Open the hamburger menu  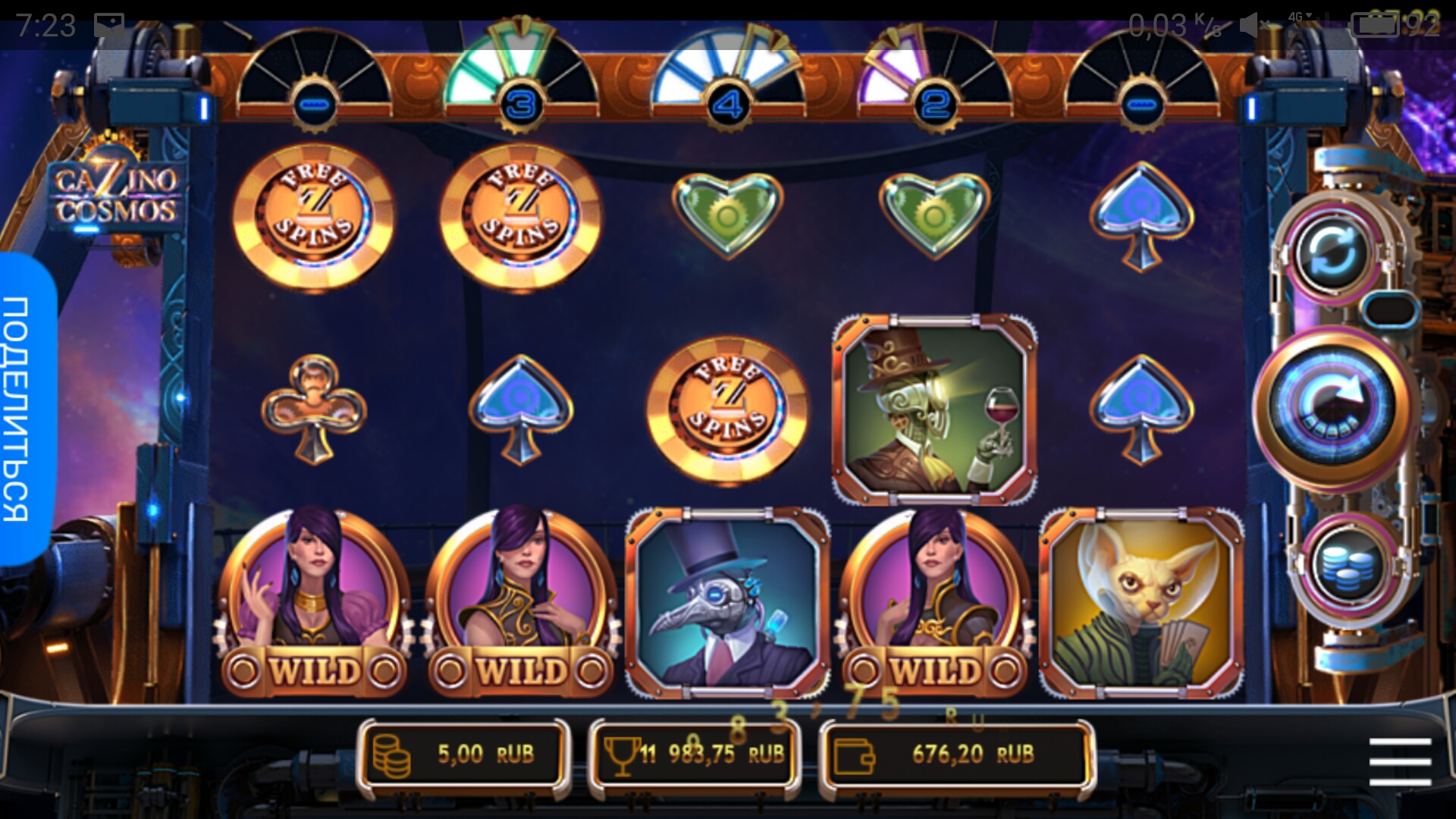[x=1400, y=761]
